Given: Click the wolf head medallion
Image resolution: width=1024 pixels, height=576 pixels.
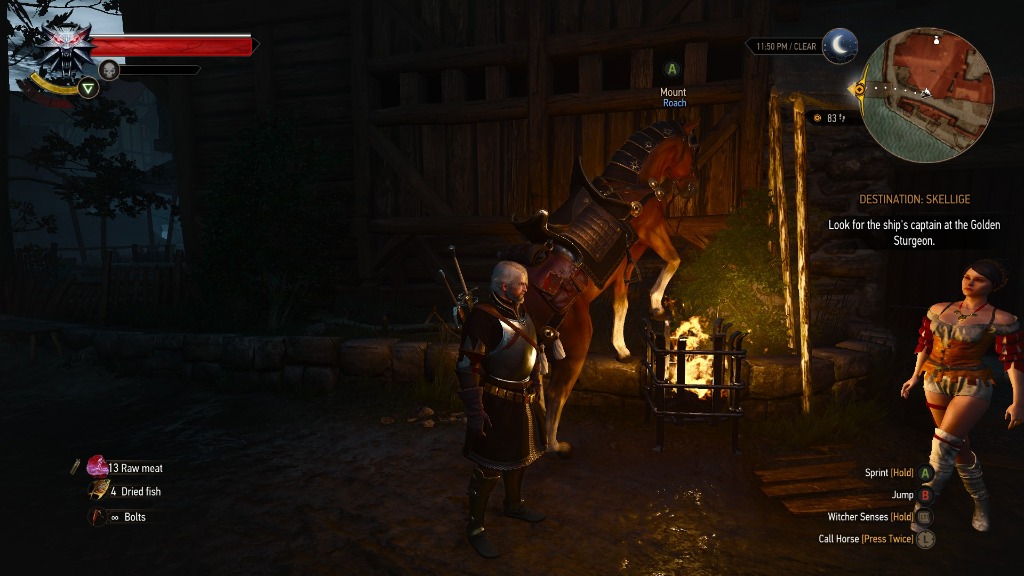Looking at the screenshot, I should pos(66,47).
